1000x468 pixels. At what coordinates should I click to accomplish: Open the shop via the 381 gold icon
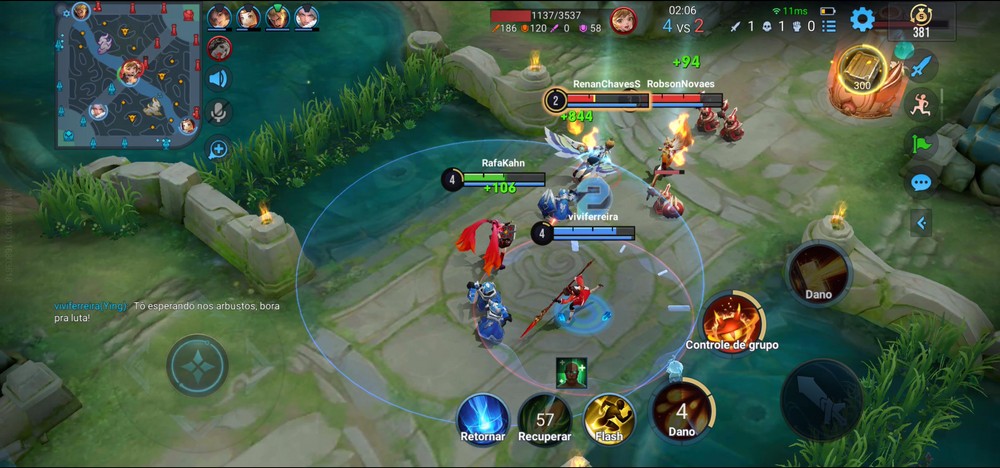click(921, 21)
